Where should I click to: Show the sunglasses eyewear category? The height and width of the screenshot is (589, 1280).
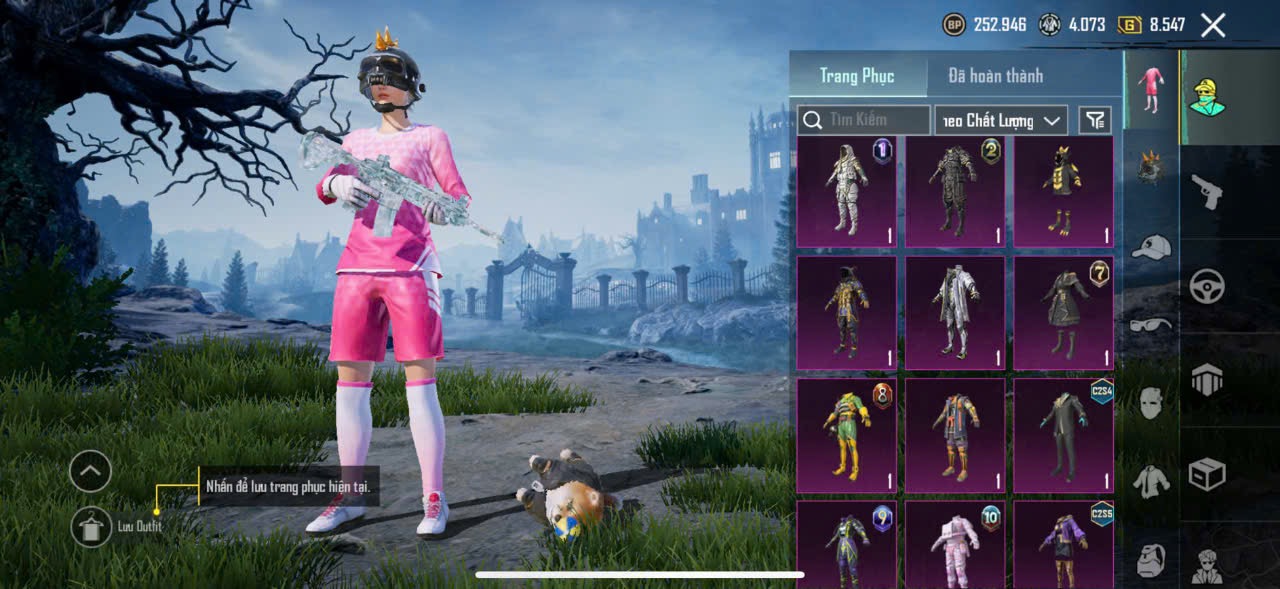pyautogui.click(x=1152, y=324)
